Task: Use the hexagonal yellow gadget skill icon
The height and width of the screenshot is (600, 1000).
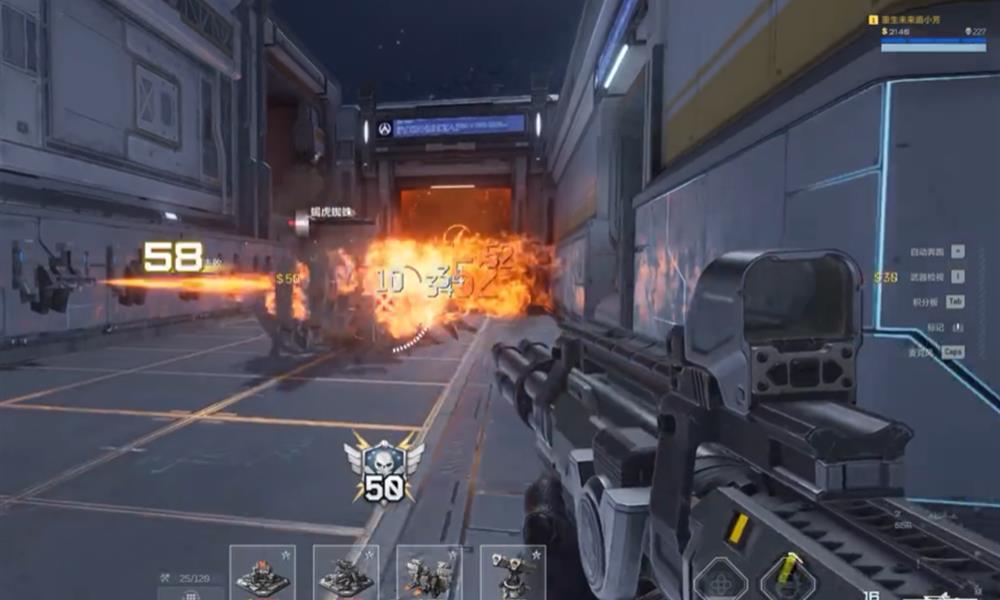Action: pyautogui.click(x=787, y=575)
